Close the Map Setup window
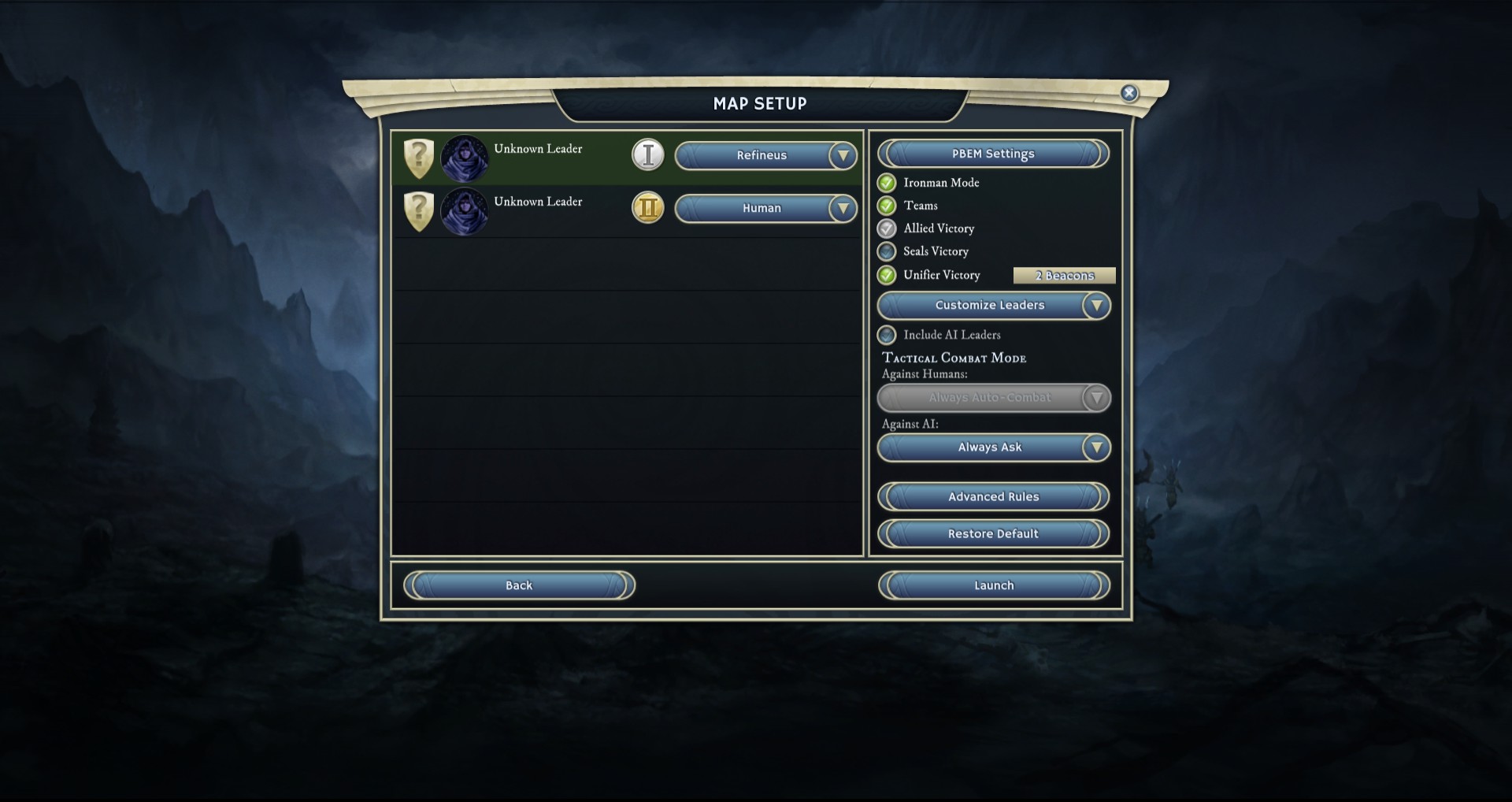 click(x=1128, y=93)
